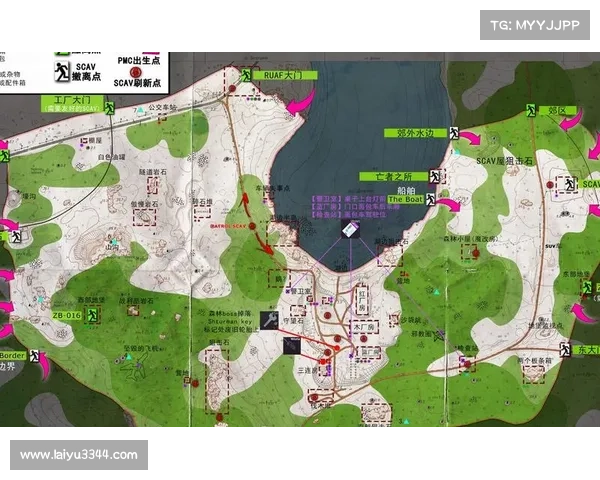Open the www.laiyu3344.com link

point(80,456)
